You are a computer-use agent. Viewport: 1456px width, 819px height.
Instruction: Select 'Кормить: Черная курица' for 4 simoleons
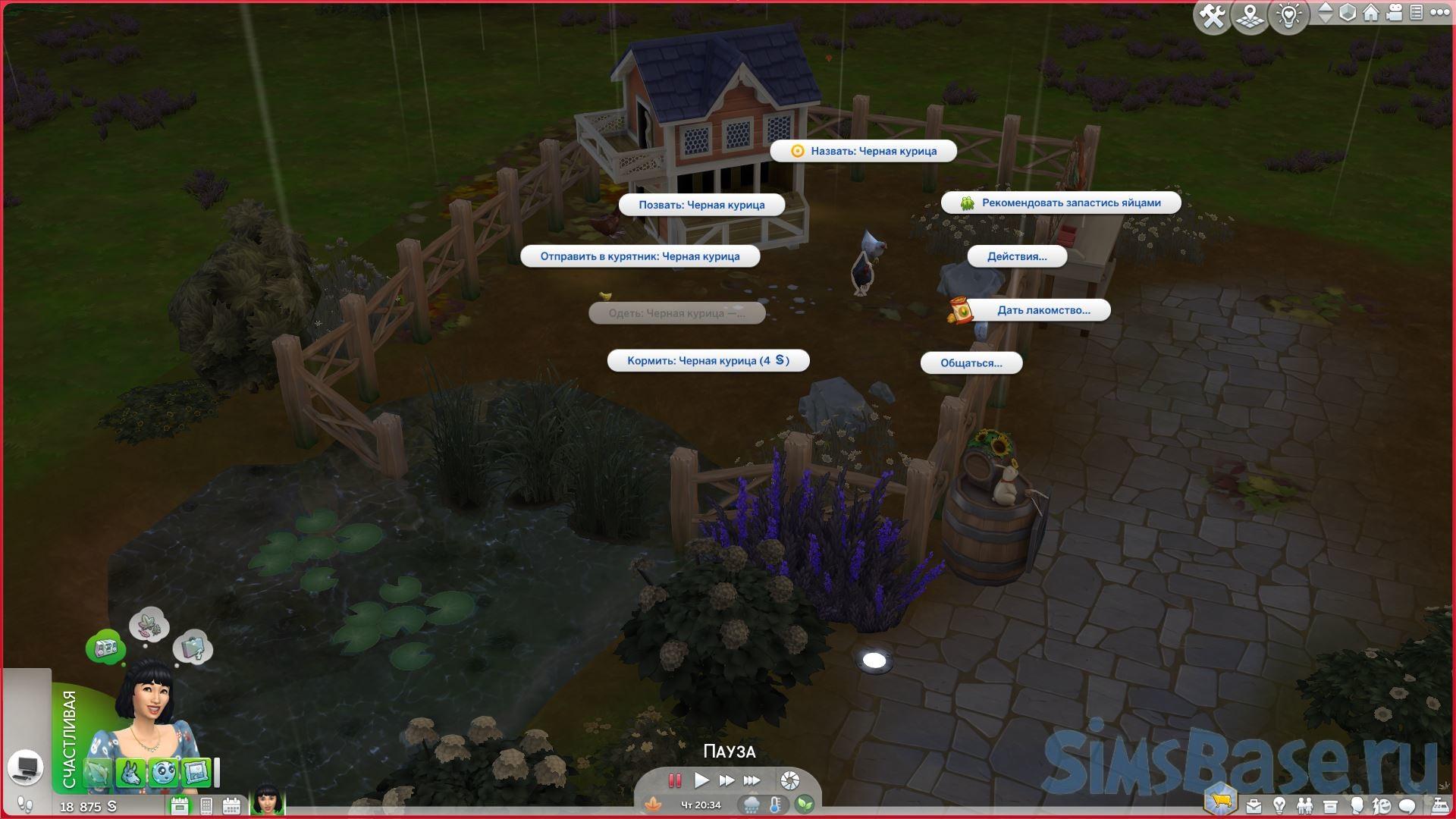pyautogui.click(x=708, y=361)
